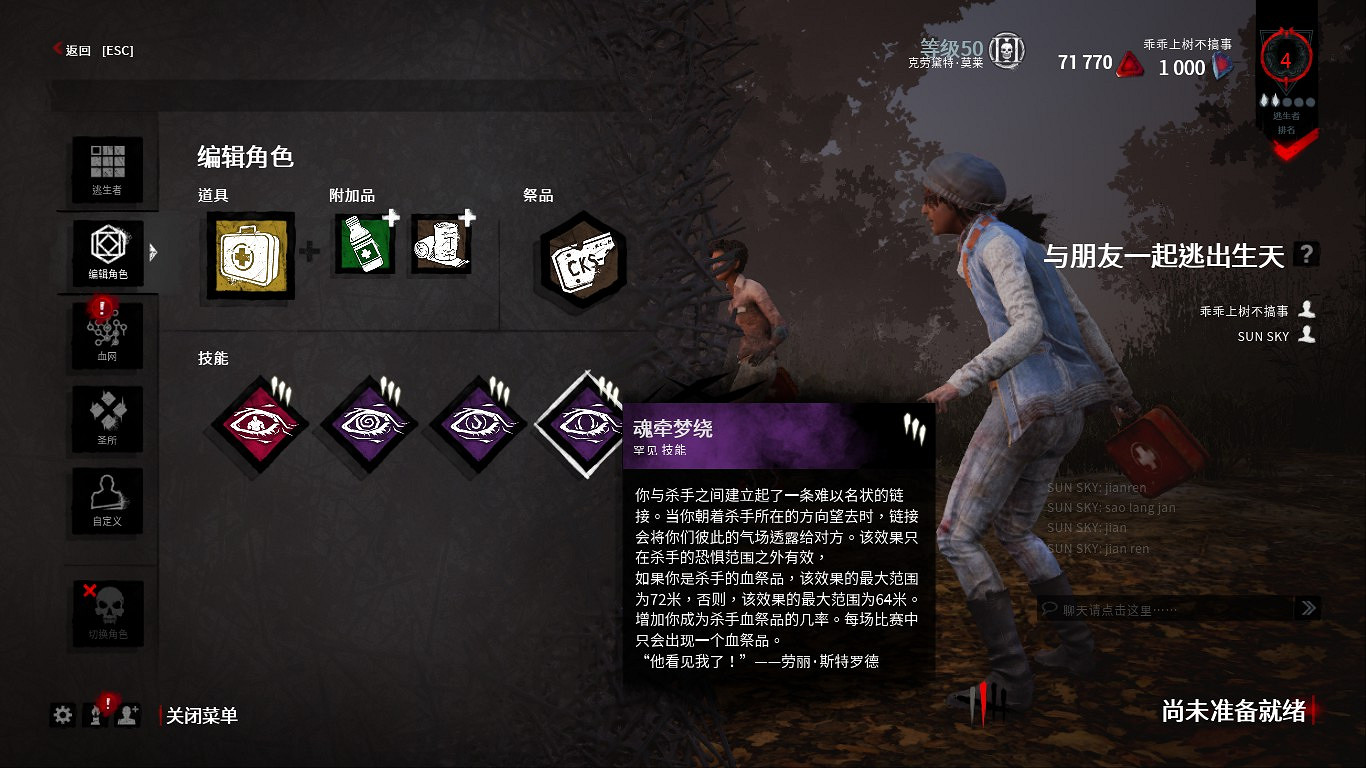The width and height of the screenshot is (1366, 768).
Task: Click the add friend icon
Action: click(125, 716)
